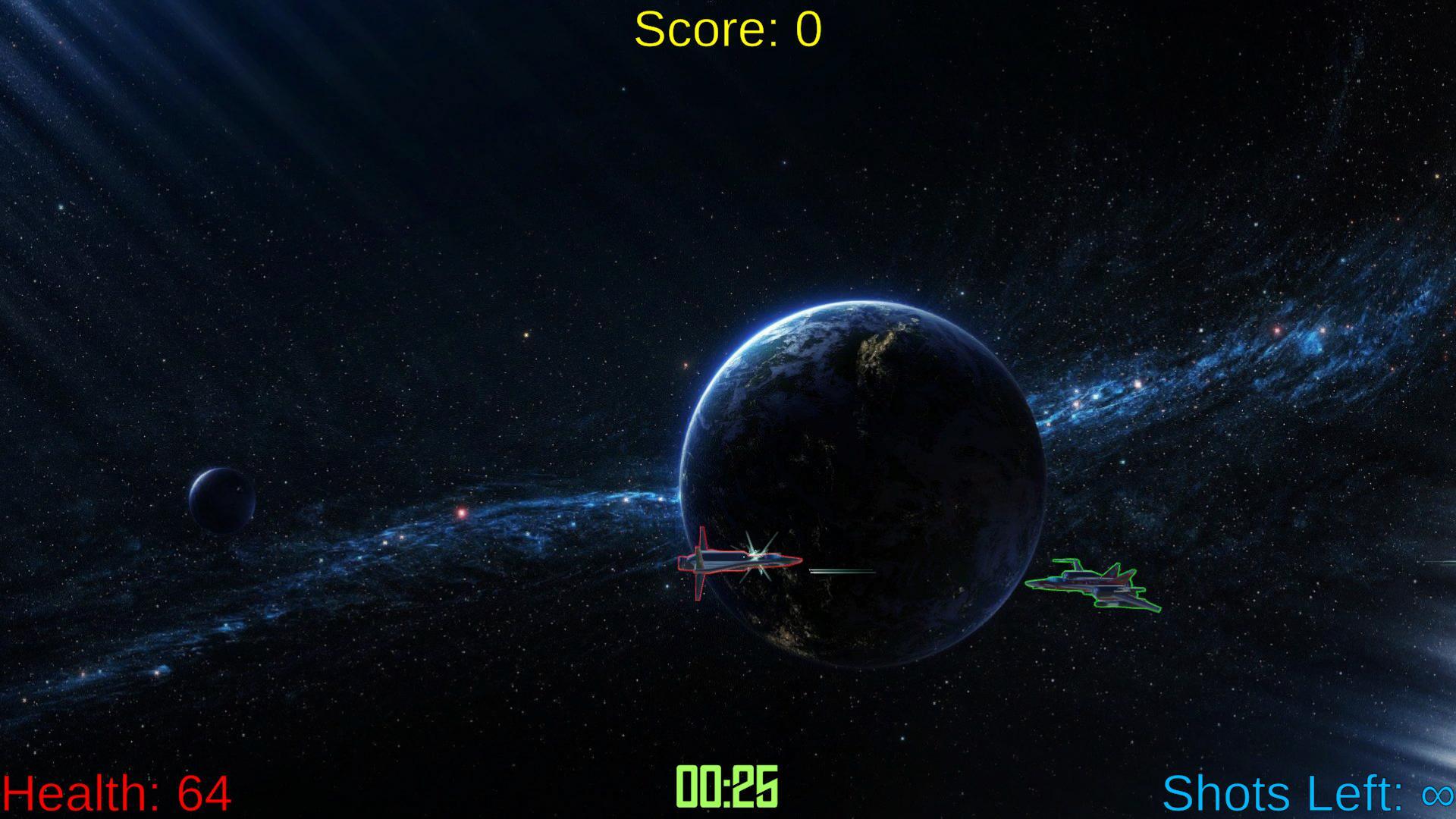Click the red star in the nebula

[463, 512]
